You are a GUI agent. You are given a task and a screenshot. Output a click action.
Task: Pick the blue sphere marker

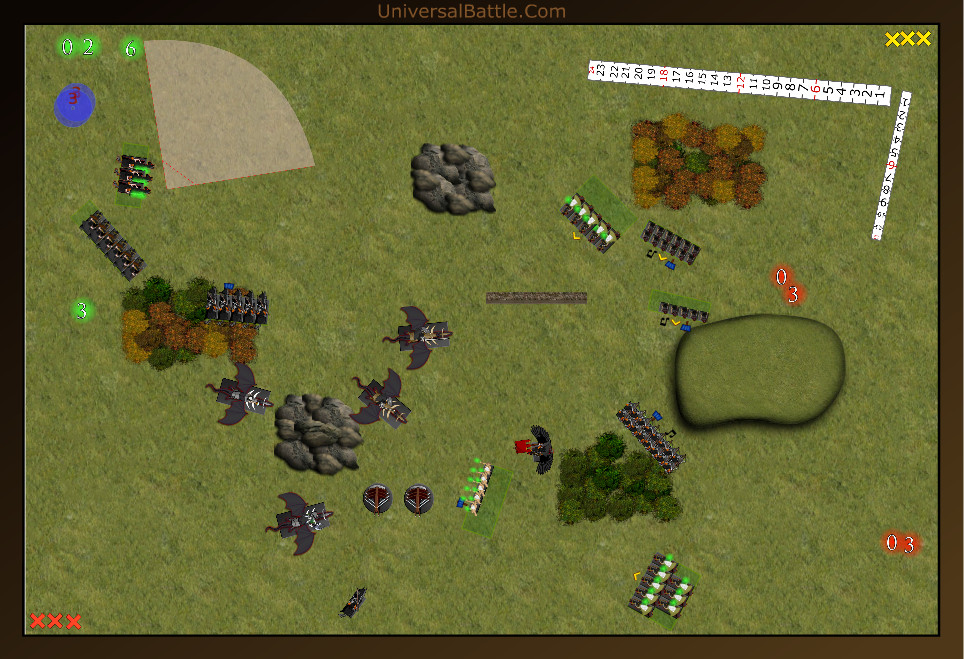[74, 105]
